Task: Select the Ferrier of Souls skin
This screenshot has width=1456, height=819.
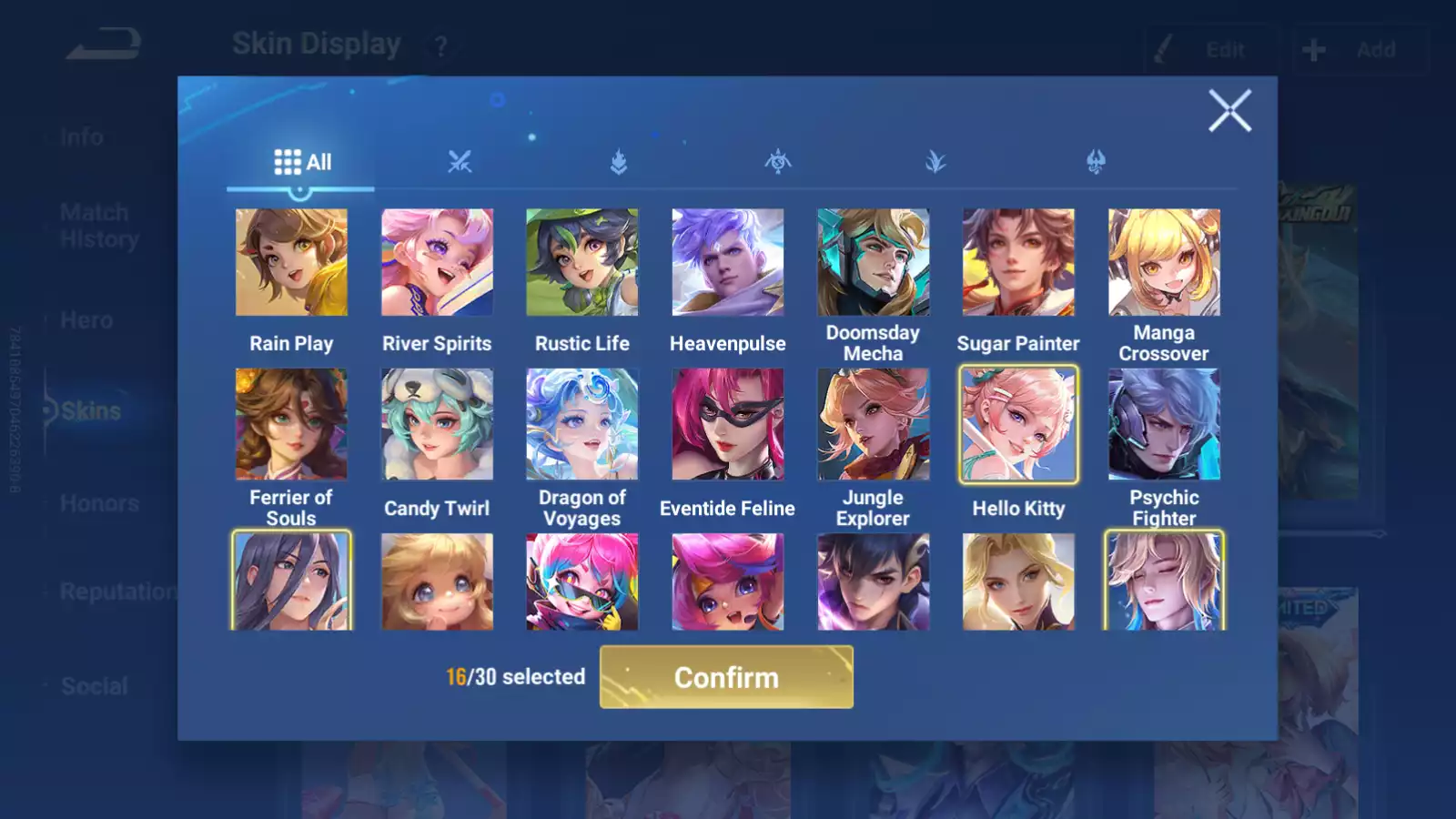Action: tap(291, 424)
